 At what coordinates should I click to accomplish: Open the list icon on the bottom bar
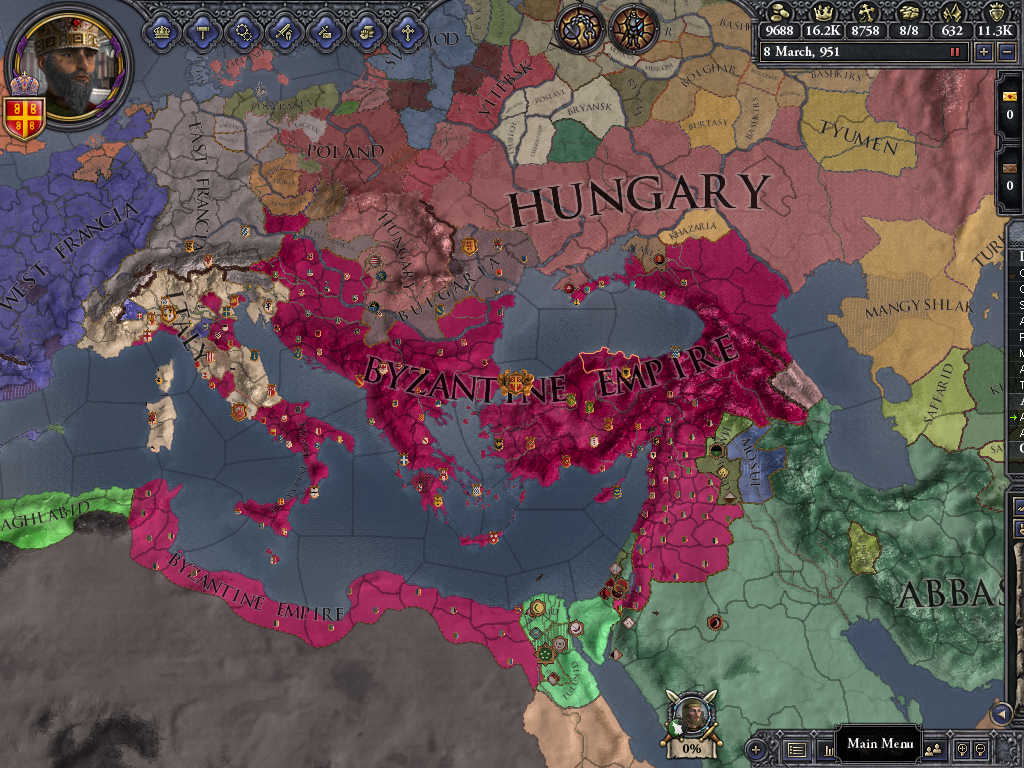797,748
